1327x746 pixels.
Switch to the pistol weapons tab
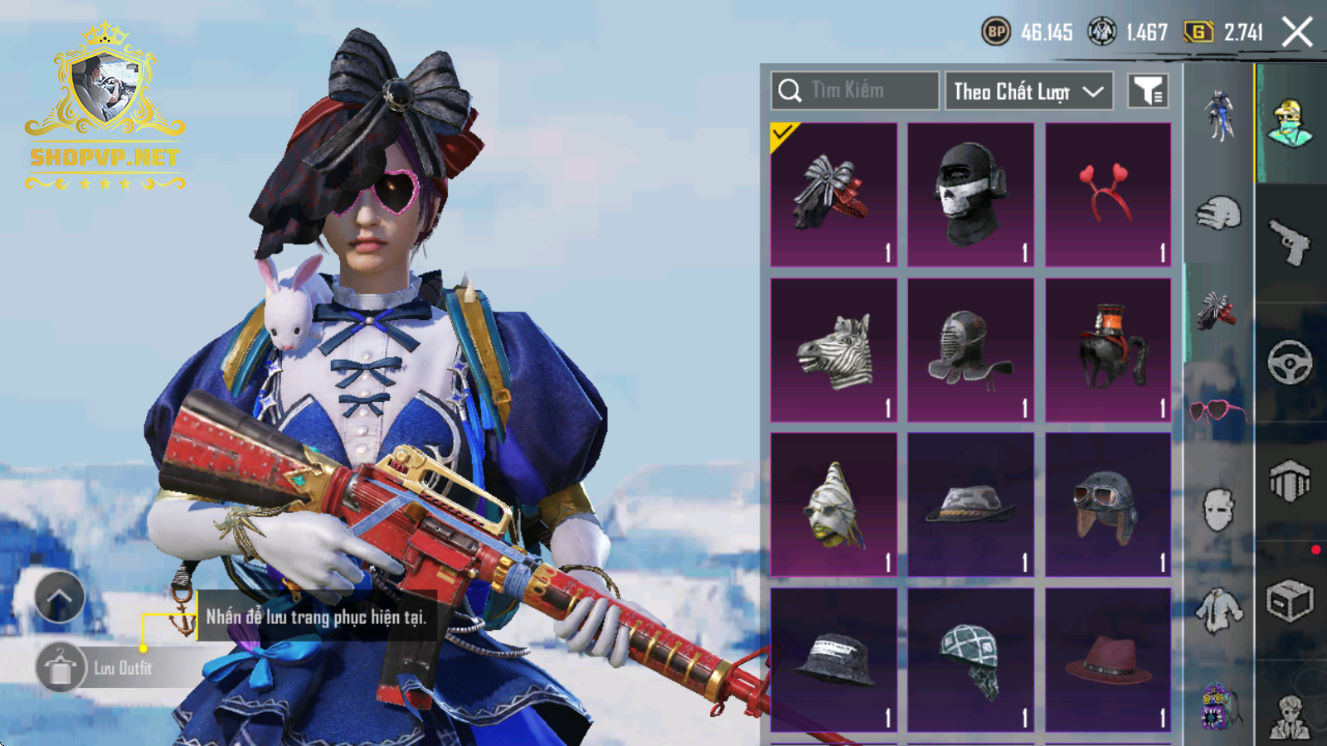1290,242
